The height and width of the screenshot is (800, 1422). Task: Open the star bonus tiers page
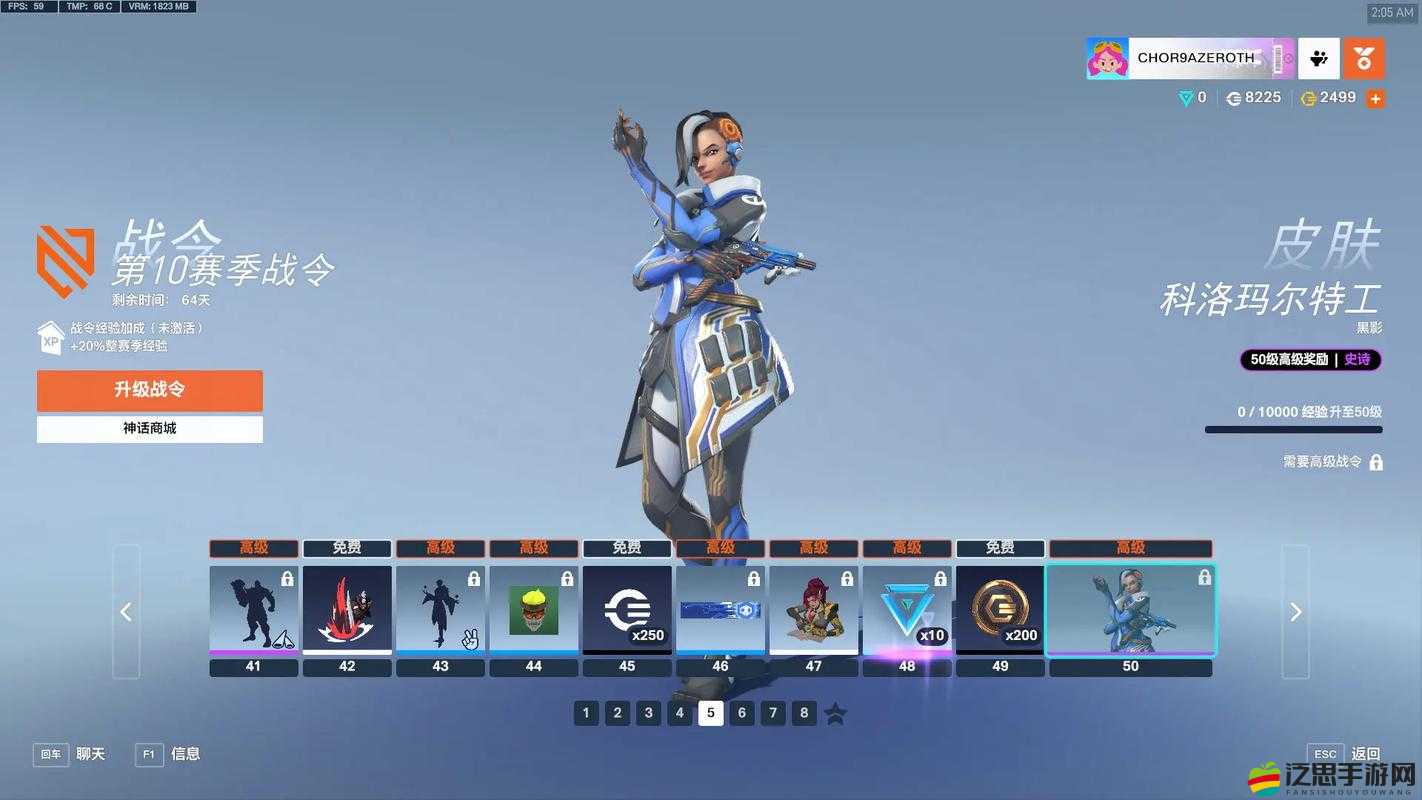[x=836, y=713]
